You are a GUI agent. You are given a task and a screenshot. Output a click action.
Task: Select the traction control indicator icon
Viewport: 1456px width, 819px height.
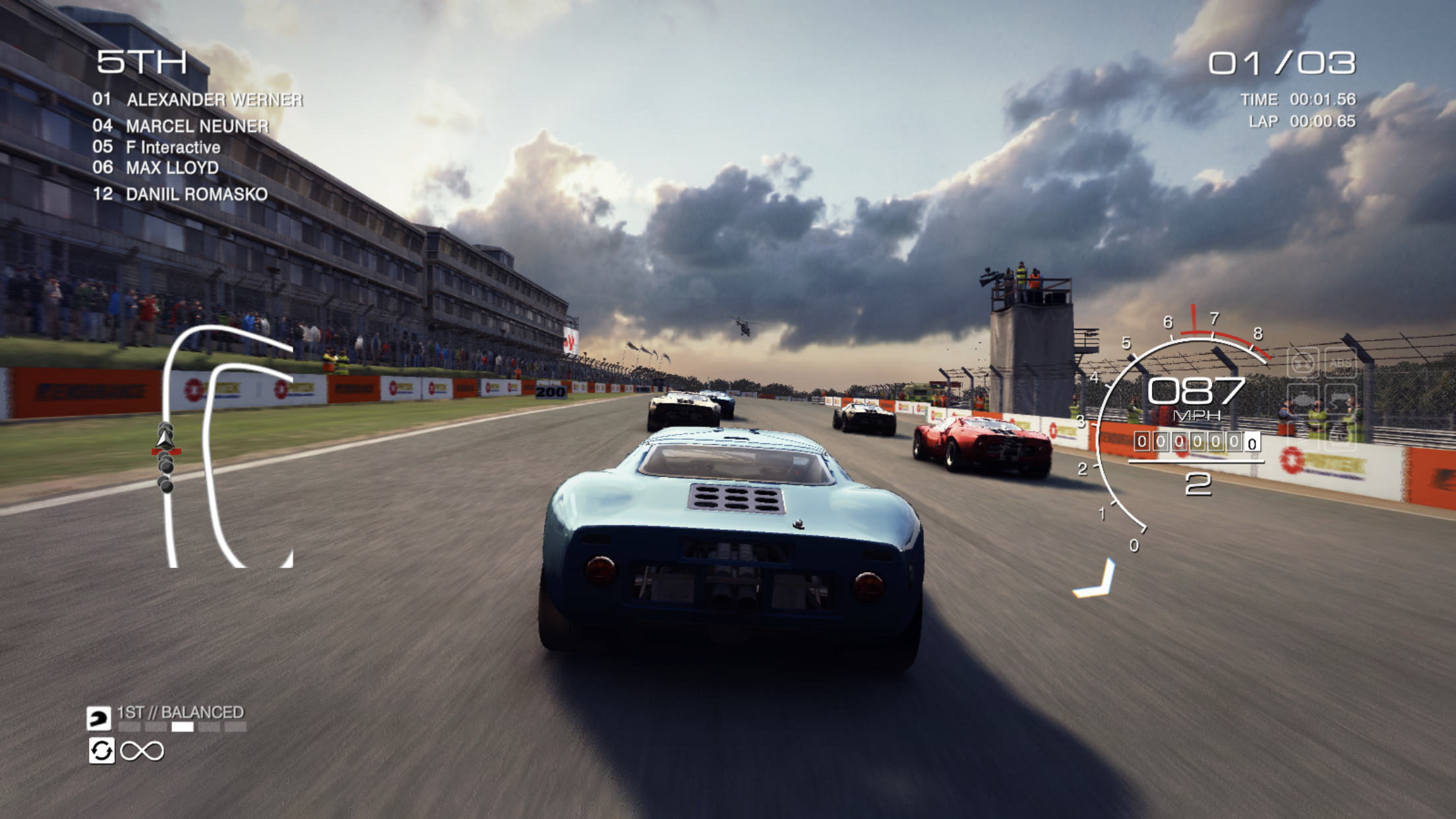1339,436
